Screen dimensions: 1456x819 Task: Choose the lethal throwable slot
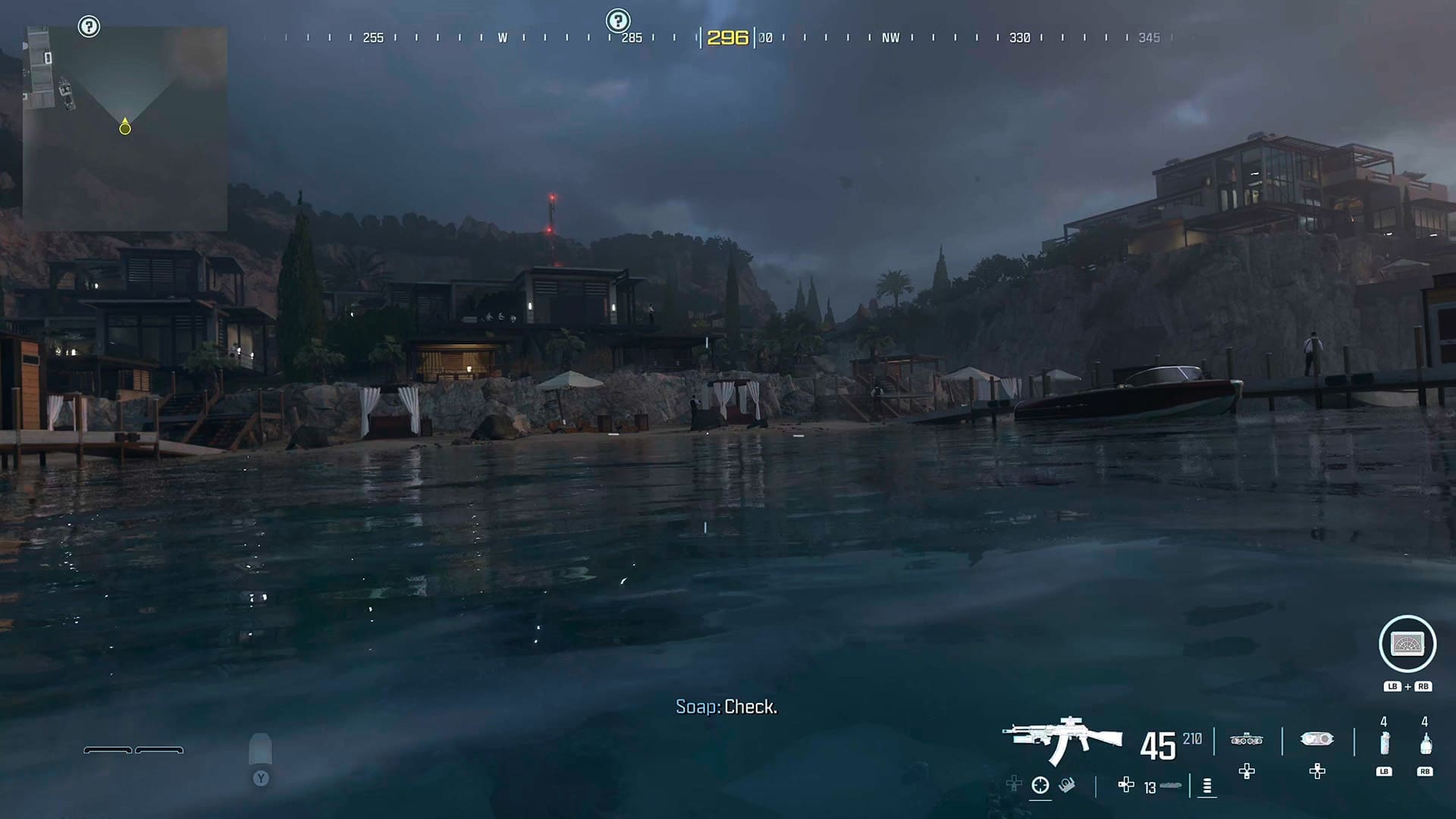click(x=1425, y=743)
